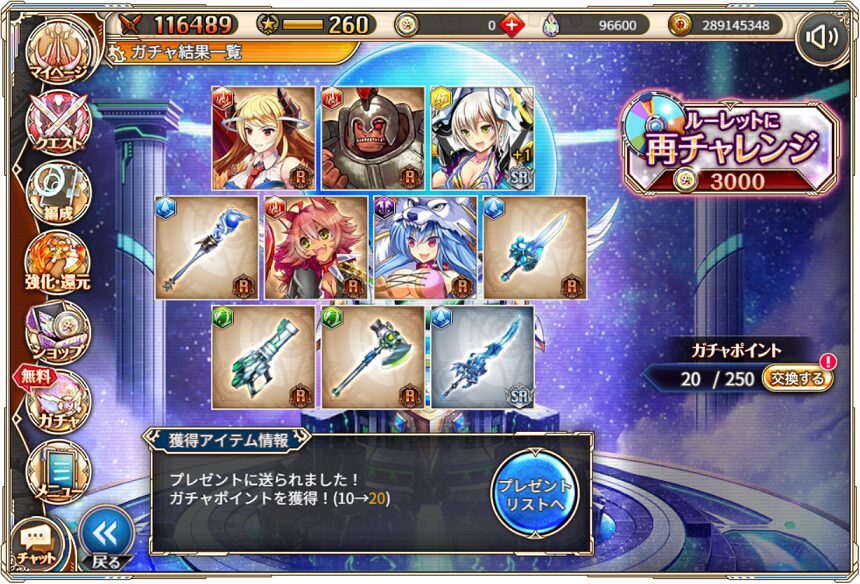Open the チャット chat window
The image size is (860, 584).
(x=37, y=545)
